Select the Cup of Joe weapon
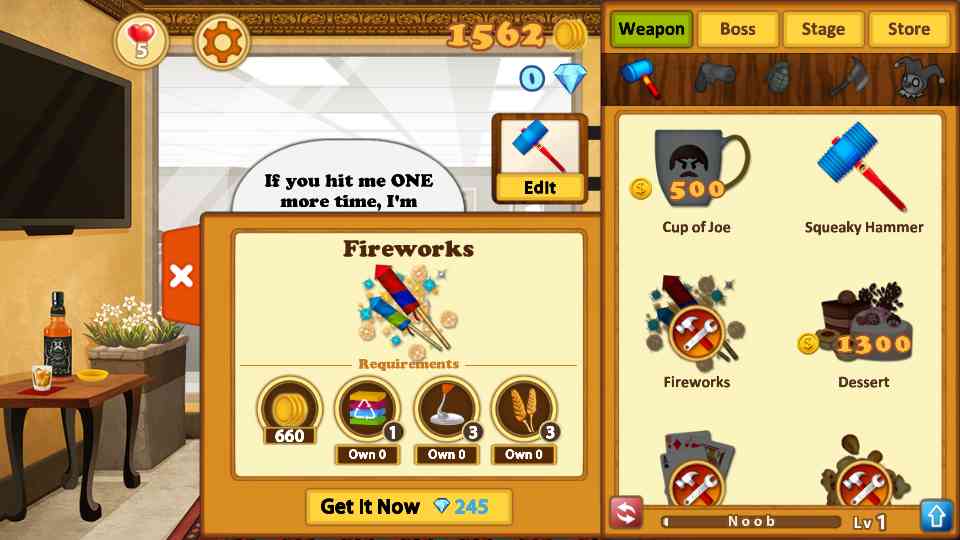Image resolution: width=960 pixels, height=540 pixels. coord(697,180)
